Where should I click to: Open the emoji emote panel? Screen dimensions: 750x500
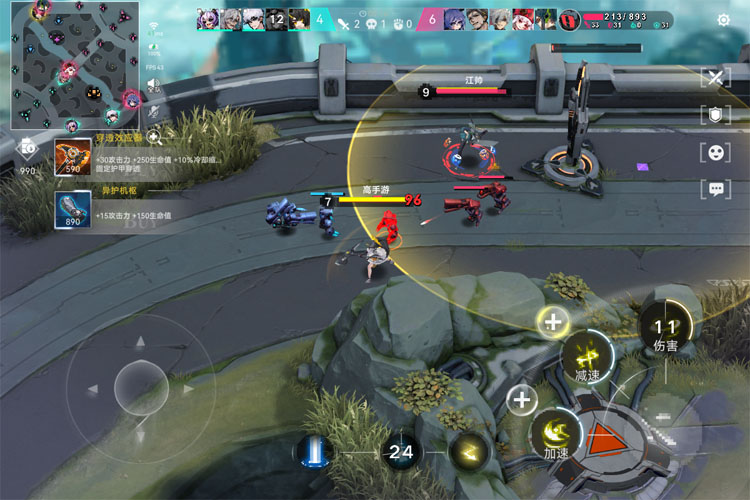pos(715,152)
